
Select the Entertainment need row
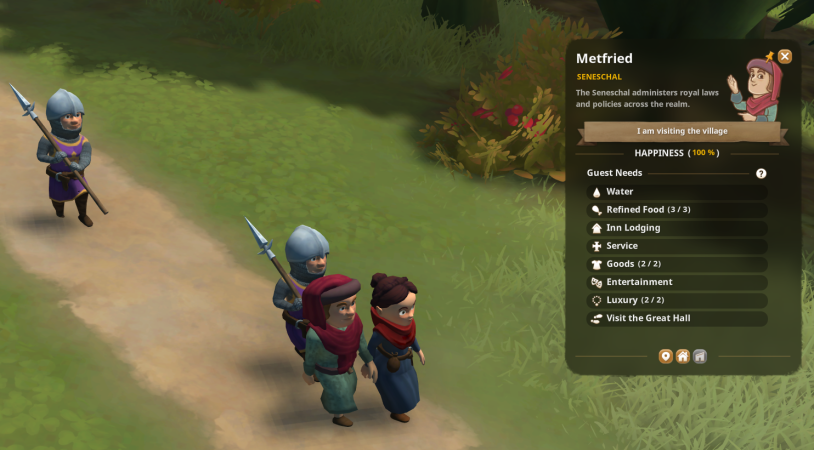[677, 282]
